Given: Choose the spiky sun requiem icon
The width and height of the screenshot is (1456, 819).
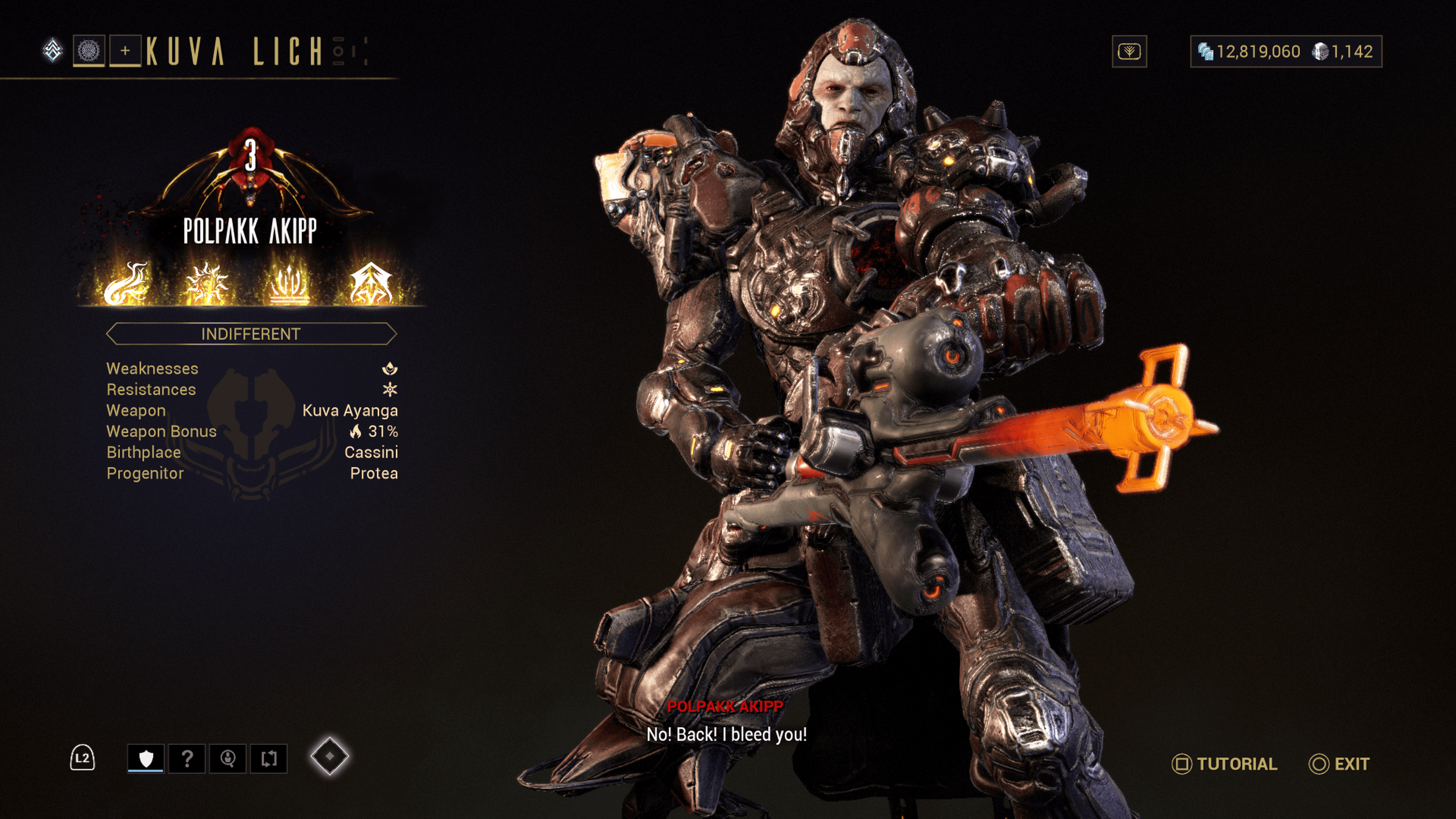Looking at the screenshot, I should [207, 283].
